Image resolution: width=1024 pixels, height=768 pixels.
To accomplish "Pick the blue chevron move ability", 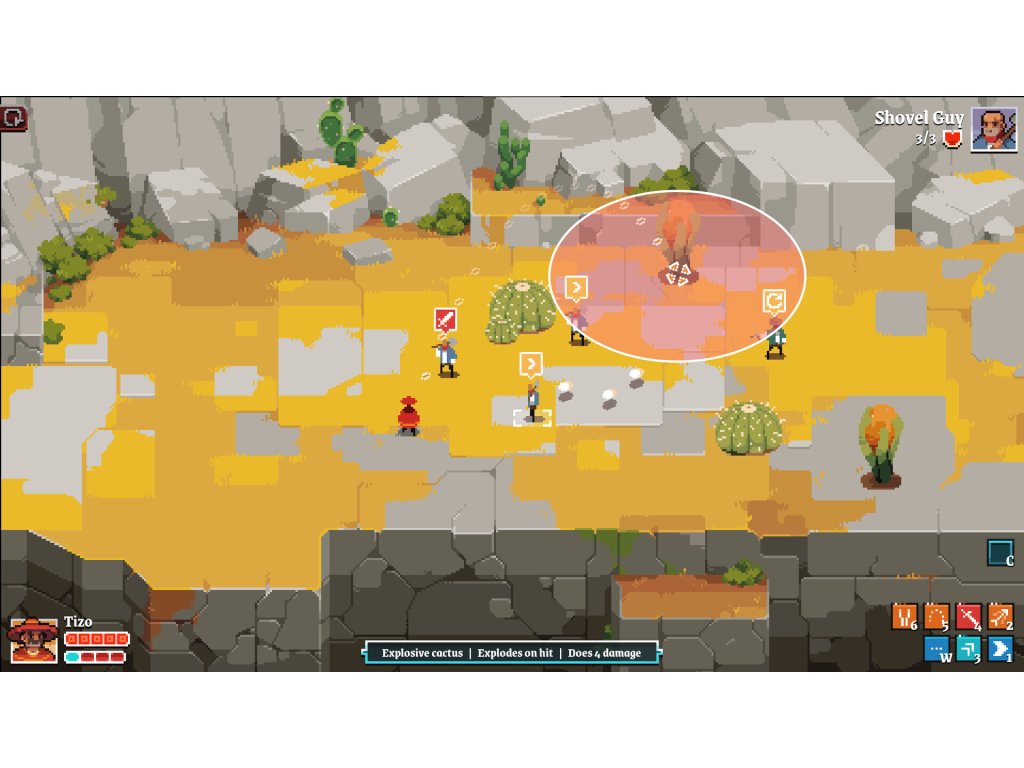I will tap(1001, 649).
